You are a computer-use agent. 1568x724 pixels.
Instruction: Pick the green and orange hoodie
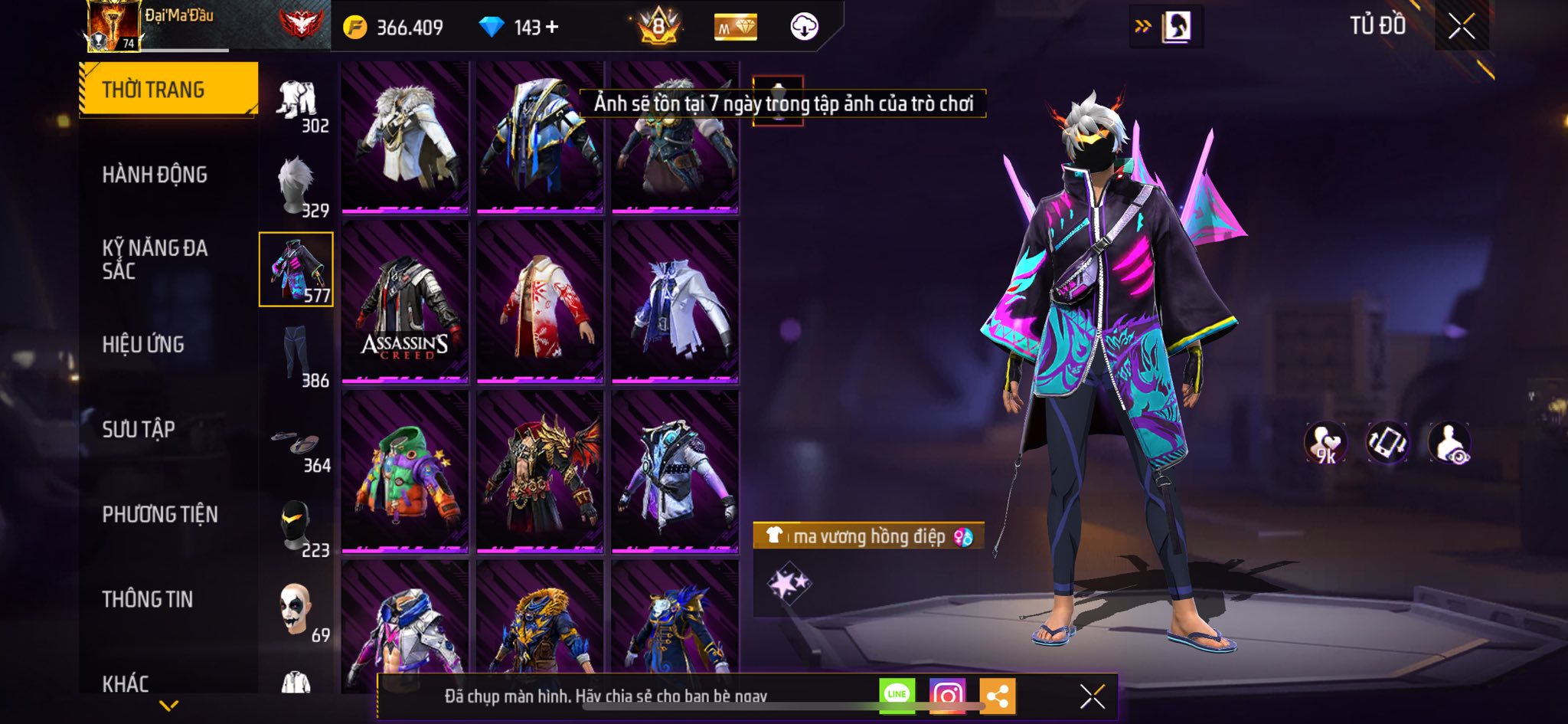pyautogui.click(x=405, y=470)
